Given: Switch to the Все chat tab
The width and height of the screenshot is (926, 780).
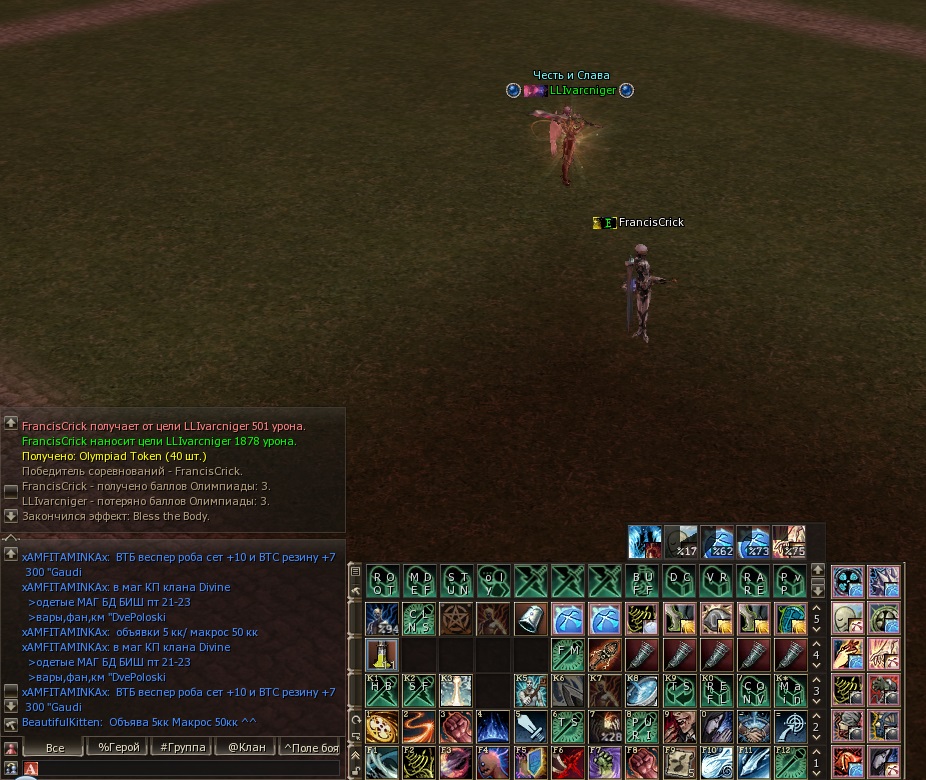Looking at the screenshot, I should (x=55, y=747).
